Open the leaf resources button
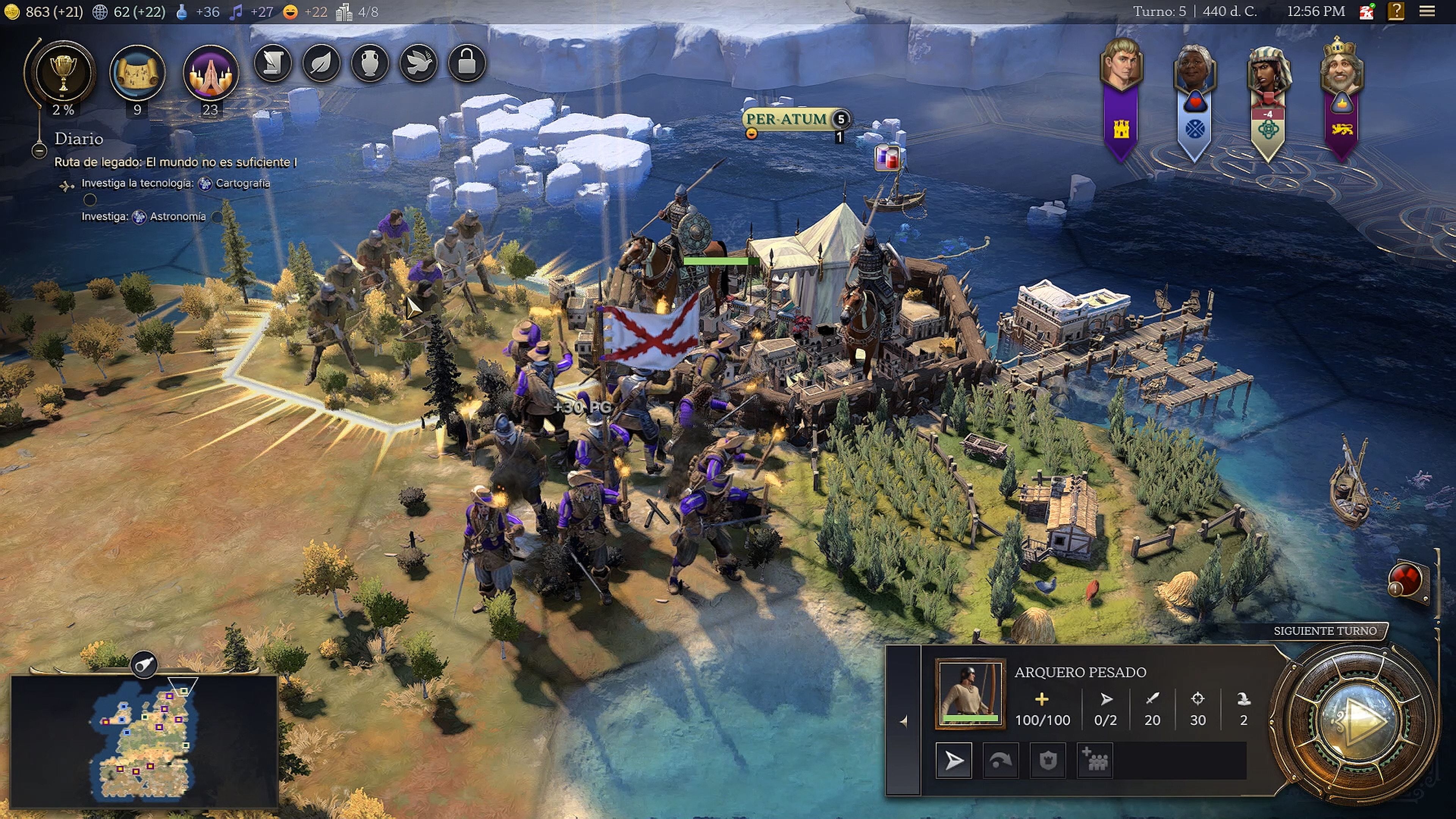The image size is (1456, 819). point(321,63)
